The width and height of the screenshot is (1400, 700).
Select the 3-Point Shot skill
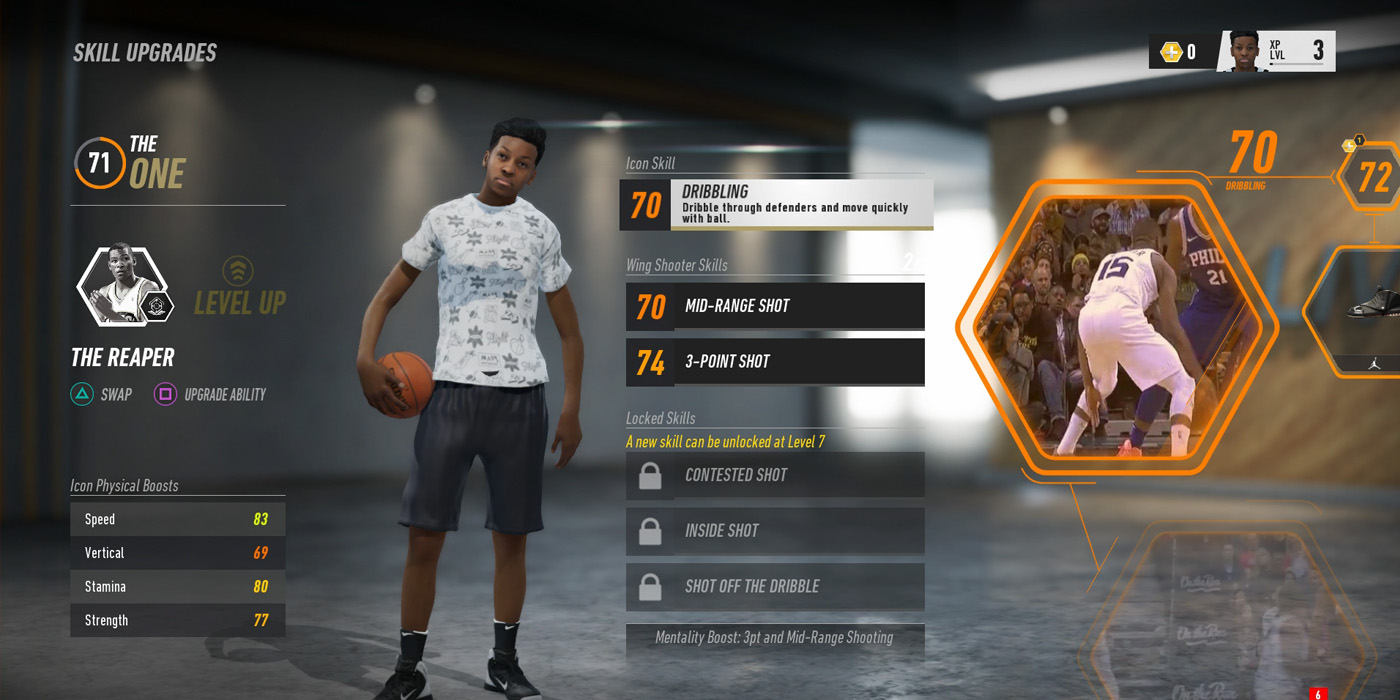pyautogui.click(x=775, y=362)
